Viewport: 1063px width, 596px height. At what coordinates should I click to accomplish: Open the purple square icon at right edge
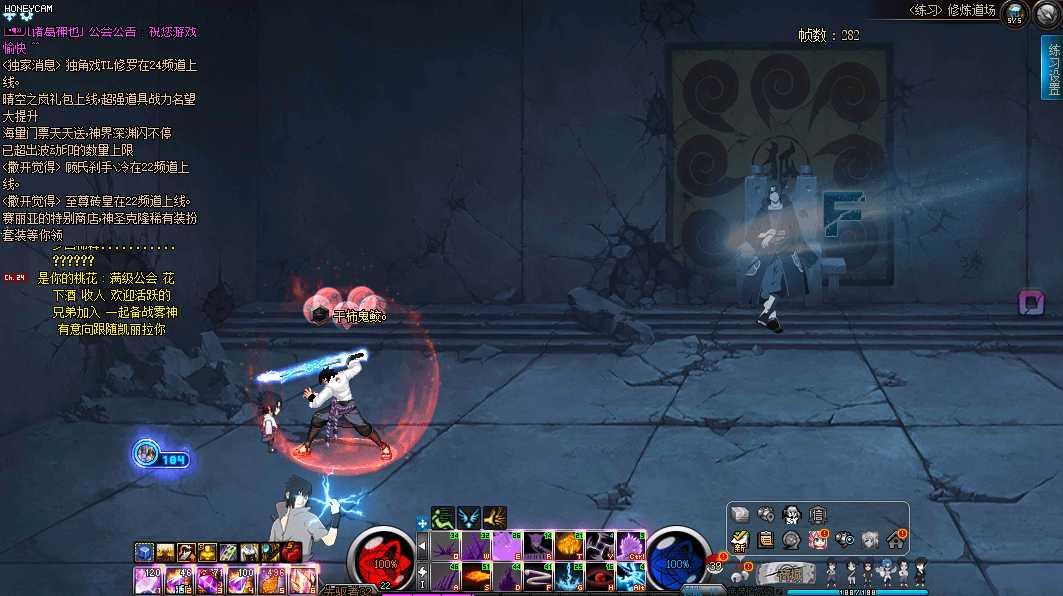click(x=1030, y=302)
